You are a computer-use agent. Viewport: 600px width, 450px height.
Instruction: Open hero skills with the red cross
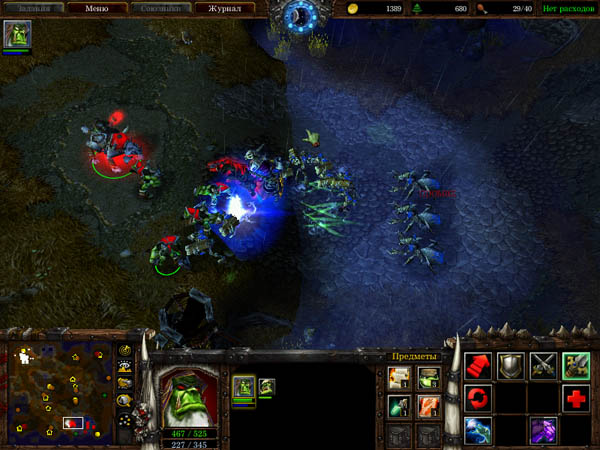[x=576, y=399]
